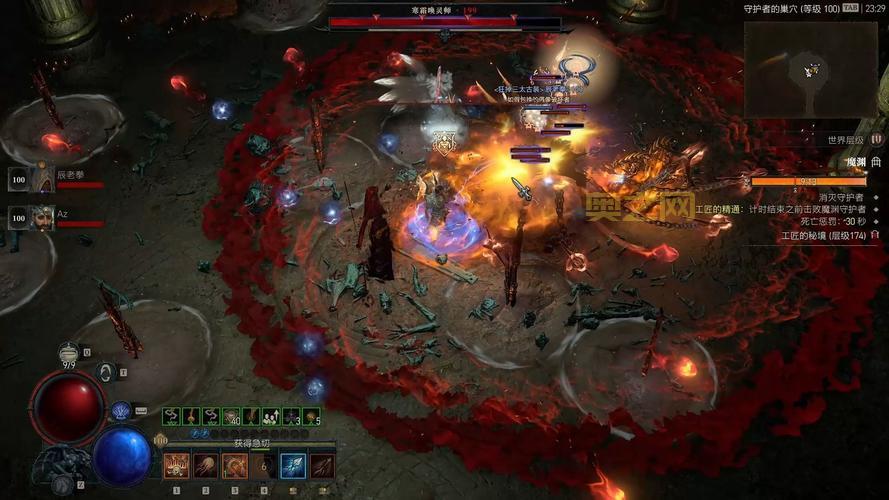Image resolution: width=889 pixels, height=500 pixels.
Task: Select the hooded party member portrait above Az
Action: 43,180
